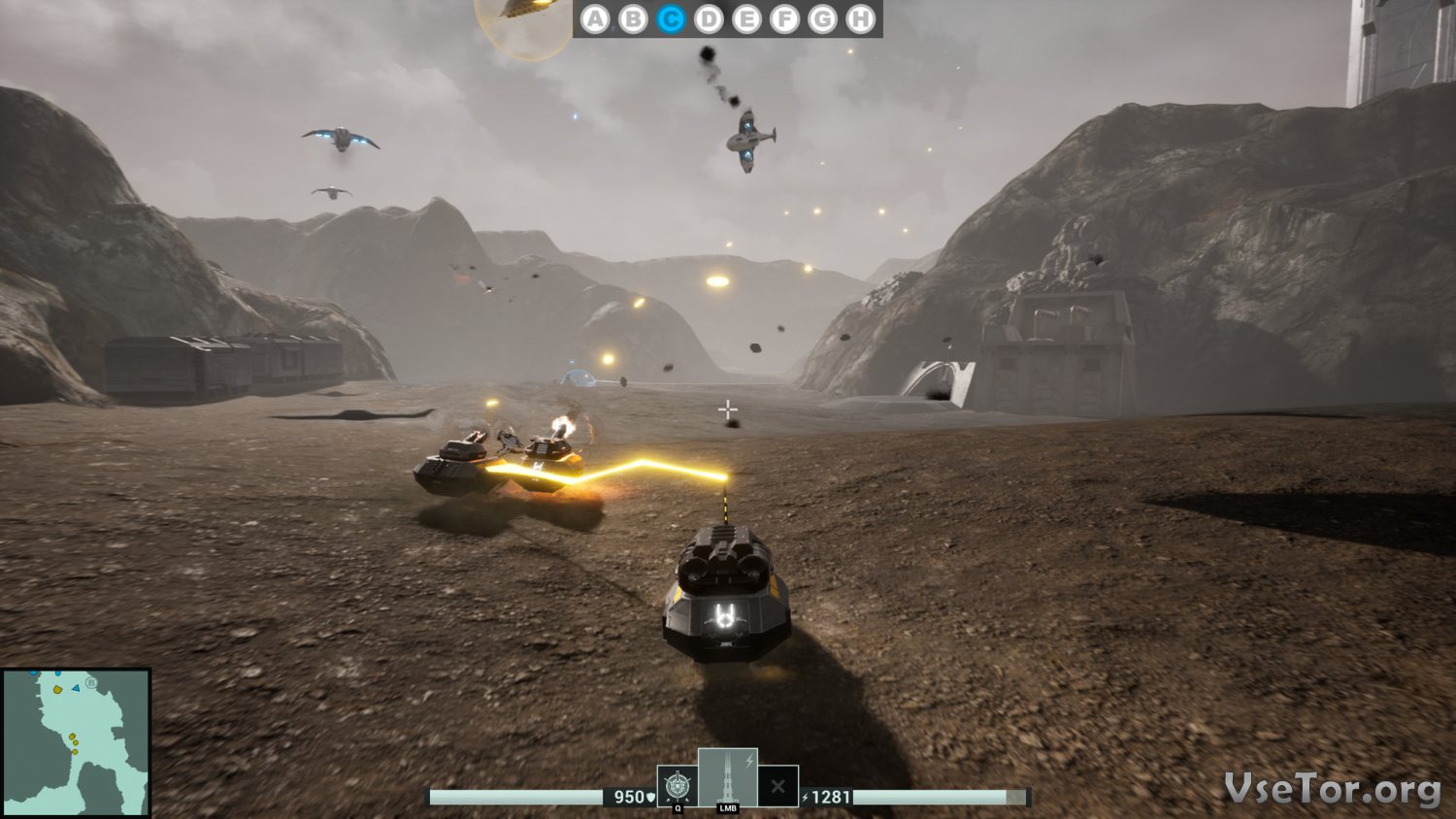Activate the shield emblem ability slot
The image size is (1456, 819).
point(678,786)
